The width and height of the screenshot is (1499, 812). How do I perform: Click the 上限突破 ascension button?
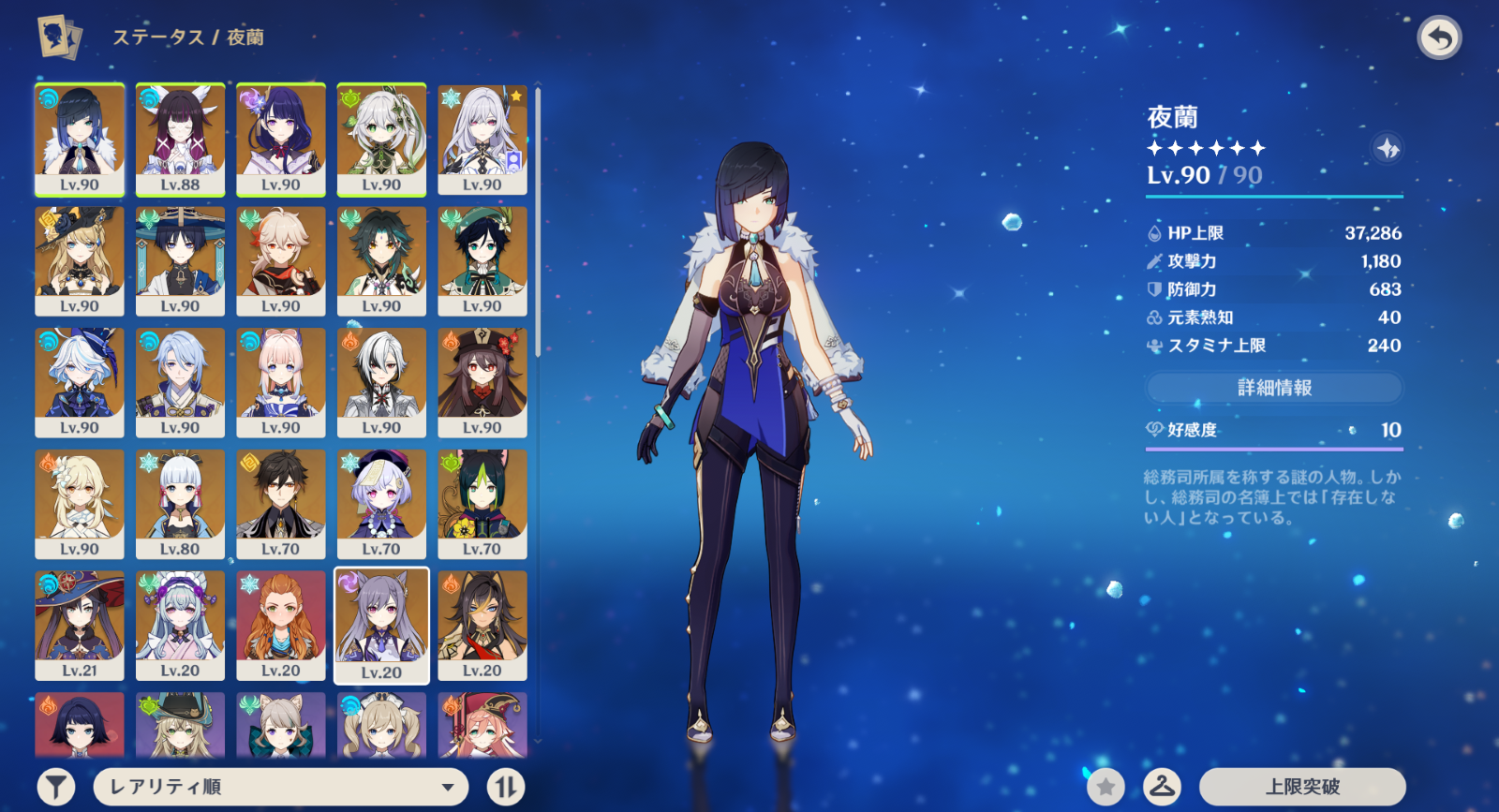(x=1302, y=787)
